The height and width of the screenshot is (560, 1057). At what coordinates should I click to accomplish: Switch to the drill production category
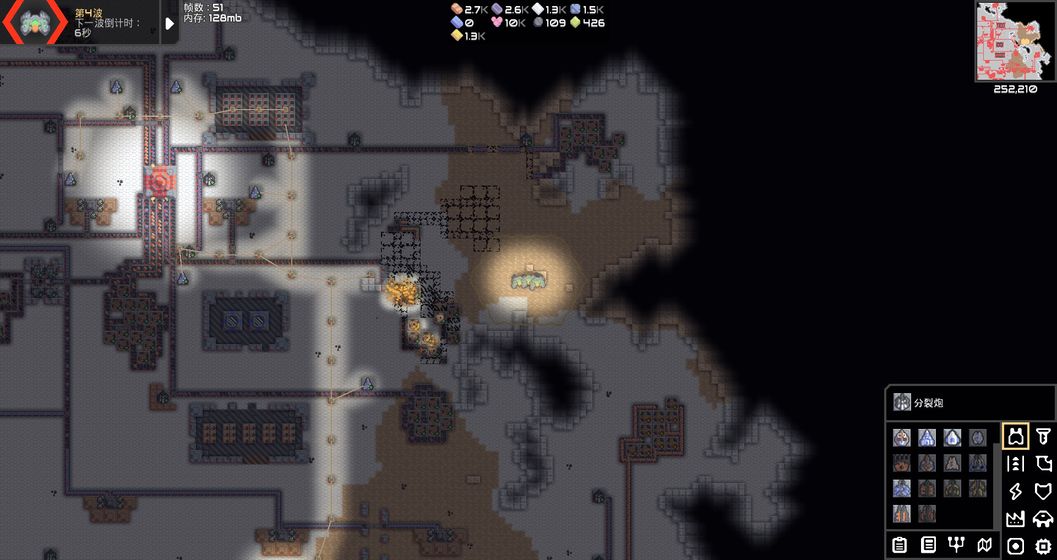pyautogui.click(x=1043, y=436)
